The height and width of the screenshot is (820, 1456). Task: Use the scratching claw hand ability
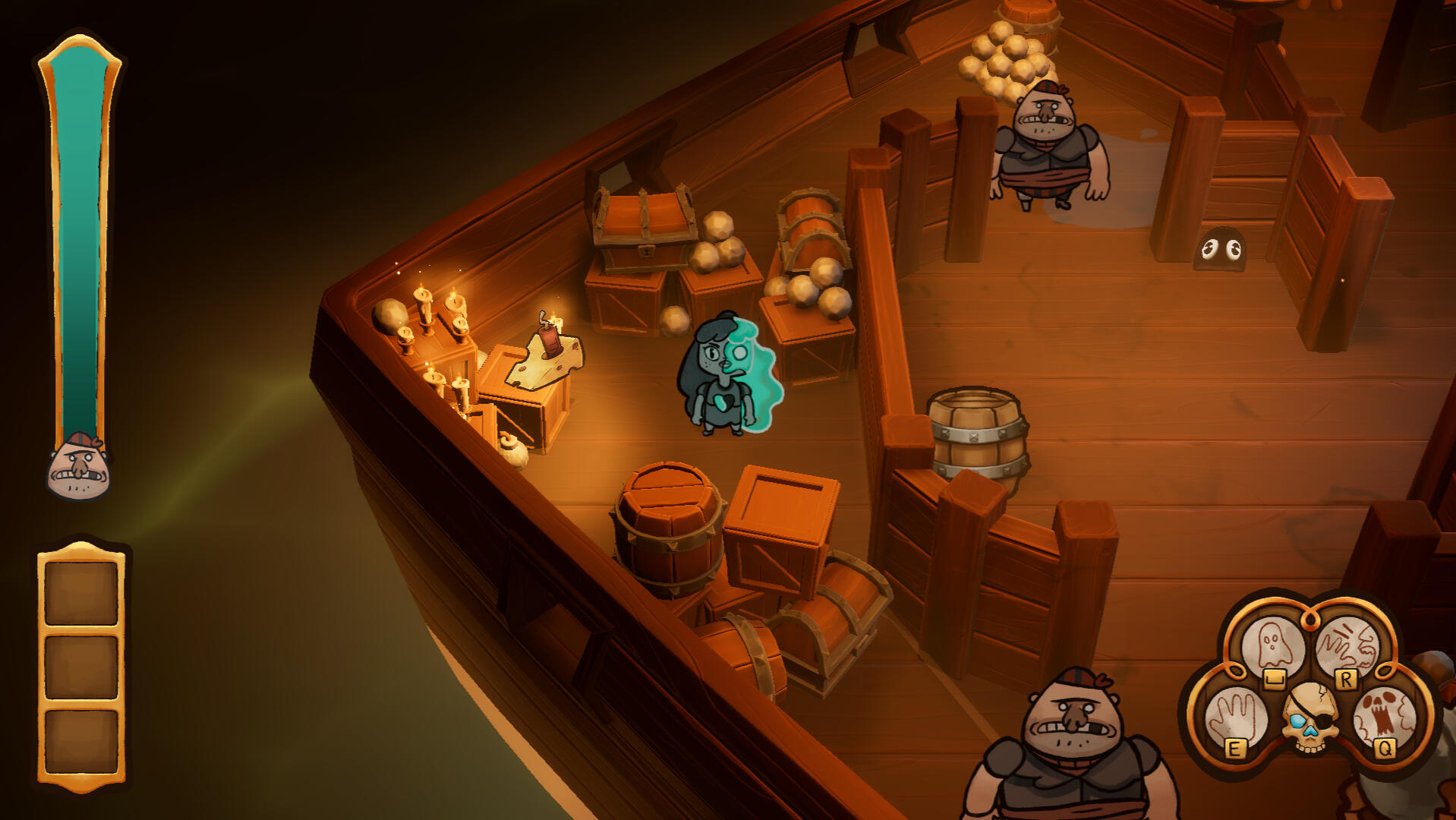coord(1347,645)
